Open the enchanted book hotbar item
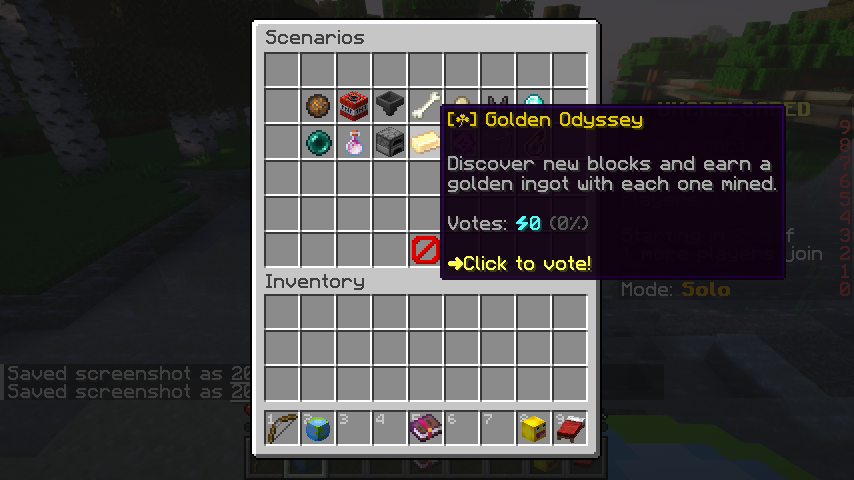Screen dimensions: 854x480 [426, 428]
